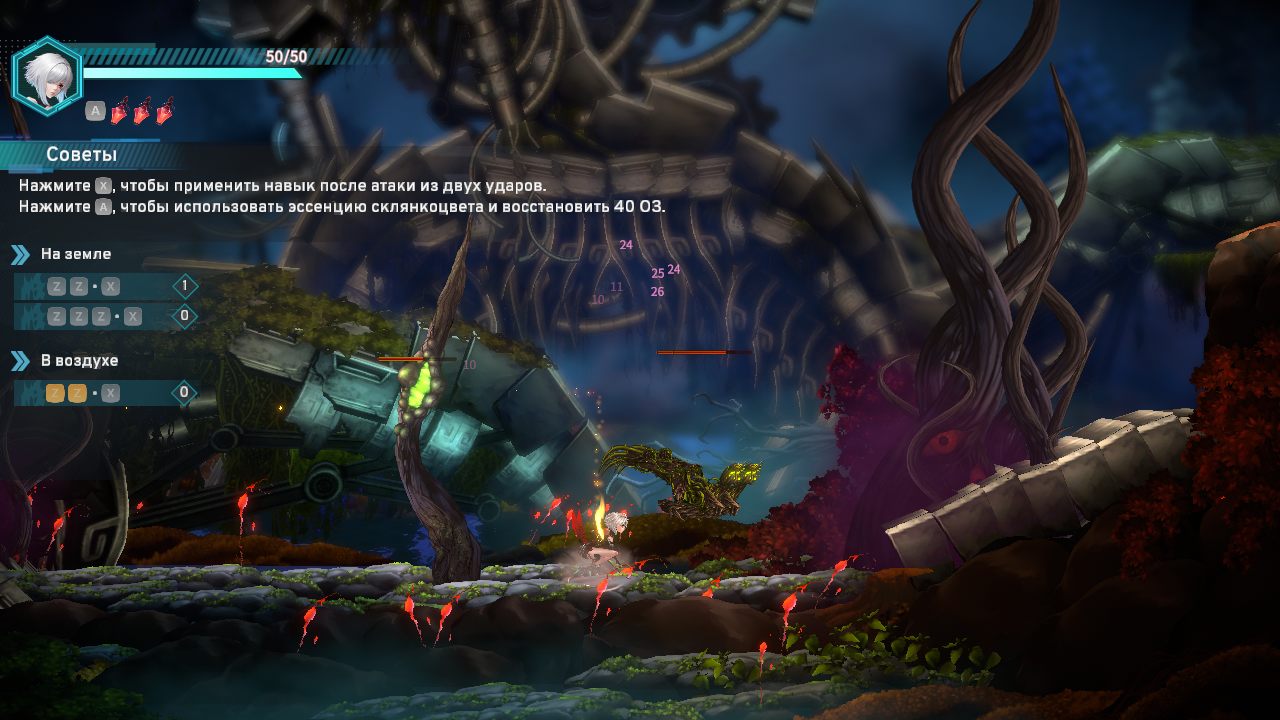Image resolution: width=1280 pixels, height=720 pixels.
Task: Select the Советы tips panel header
Action: tap(82, 154)
